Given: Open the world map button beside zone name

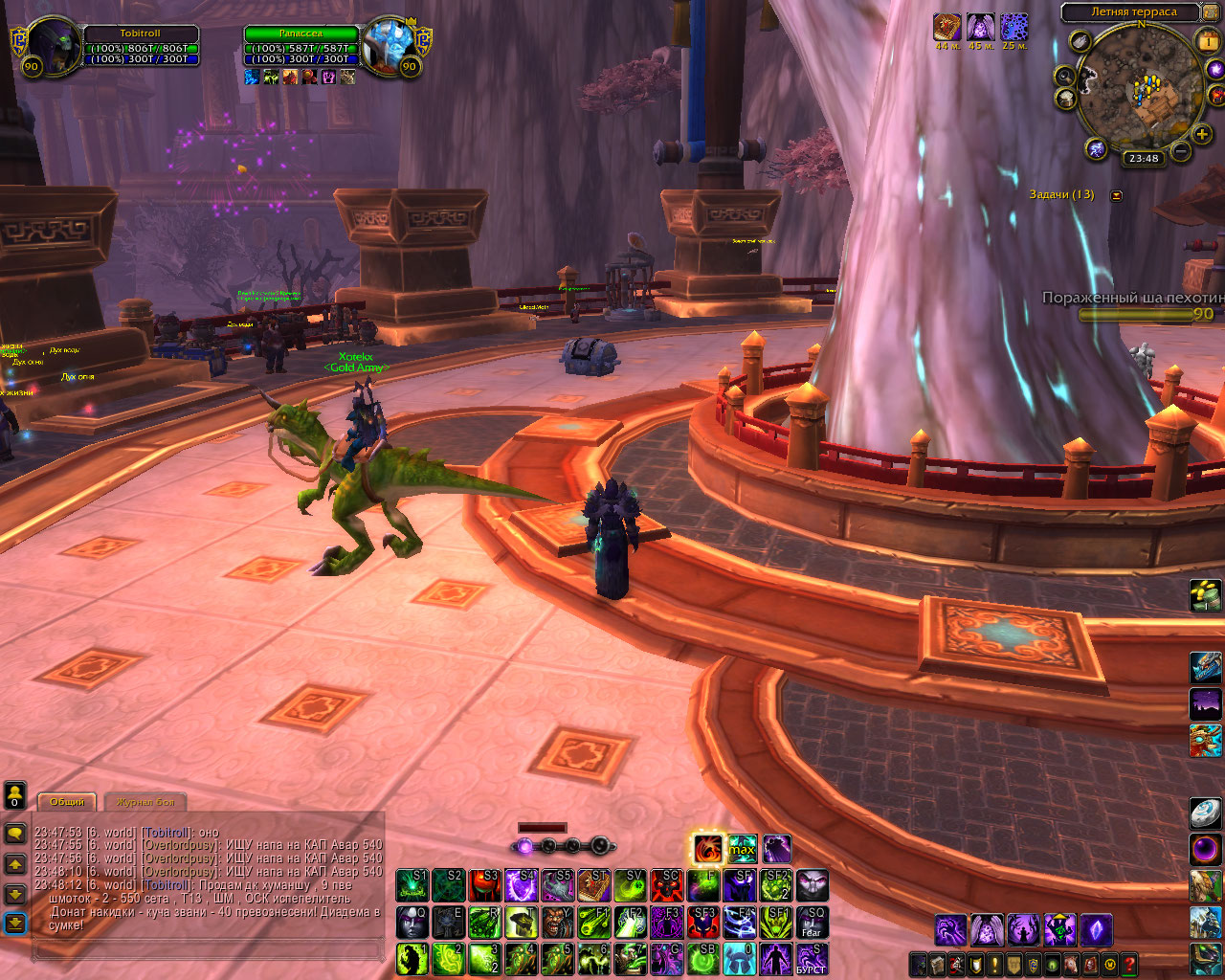Looking at the screenshot, I should (1210, 12).
